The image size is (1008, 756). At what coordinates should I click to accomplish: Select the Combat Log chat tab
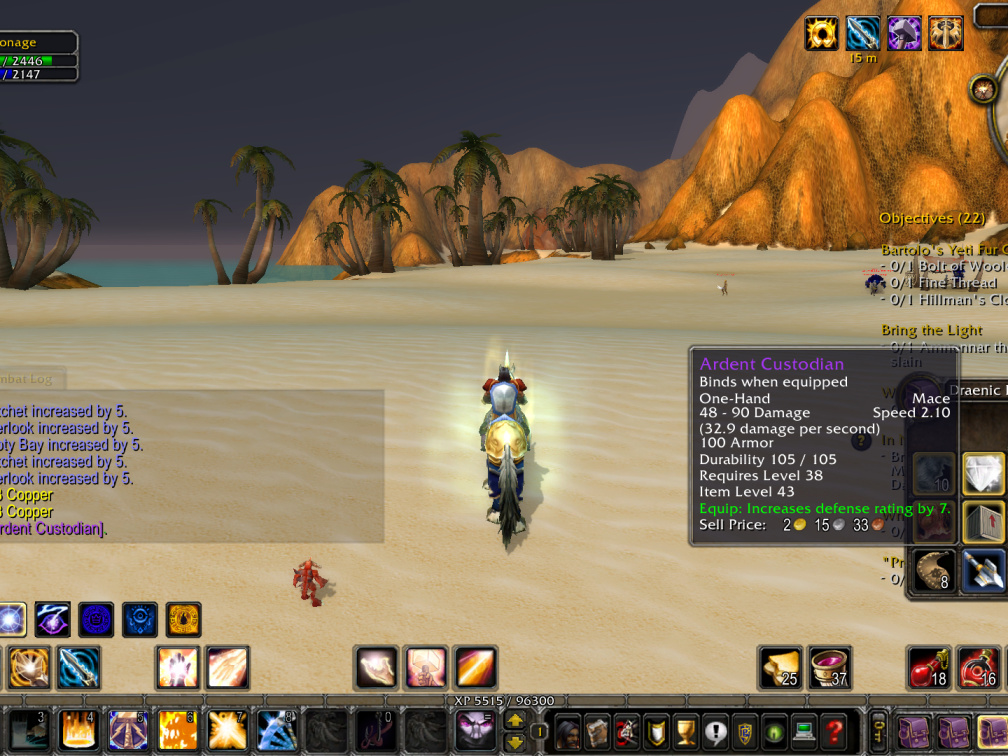pos(30,377)
